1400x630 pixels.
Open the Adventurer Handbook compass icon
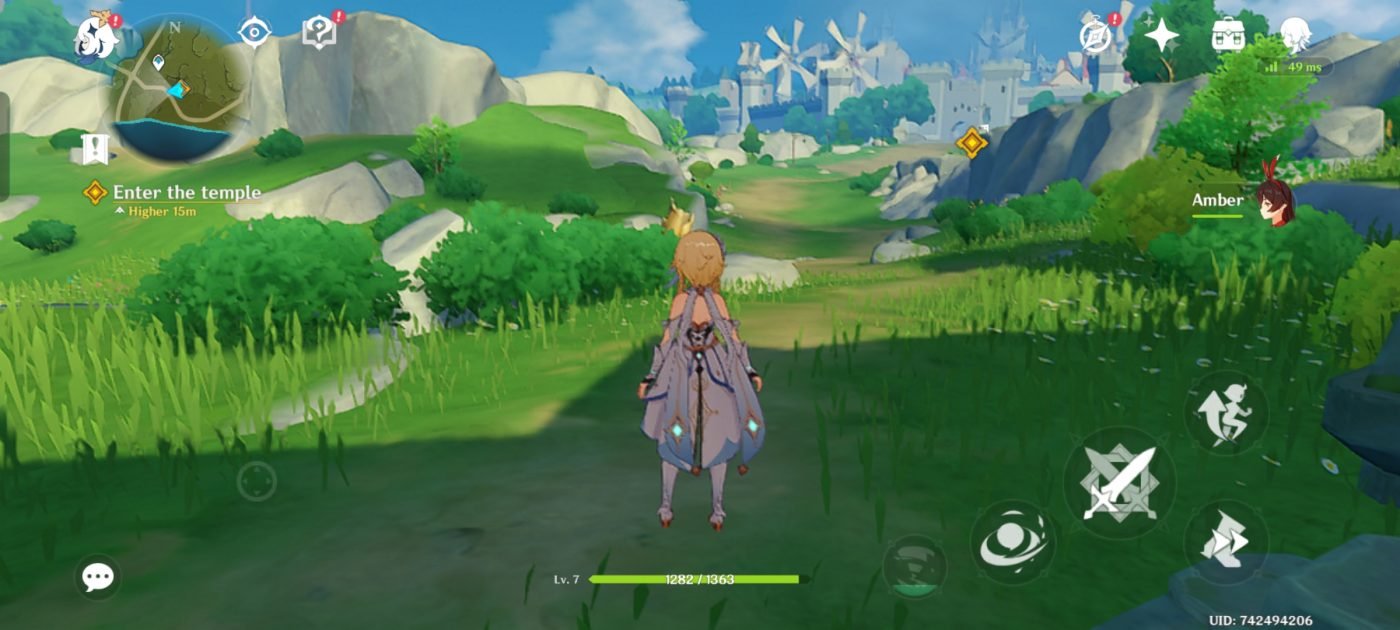(x=1096, y=35)
